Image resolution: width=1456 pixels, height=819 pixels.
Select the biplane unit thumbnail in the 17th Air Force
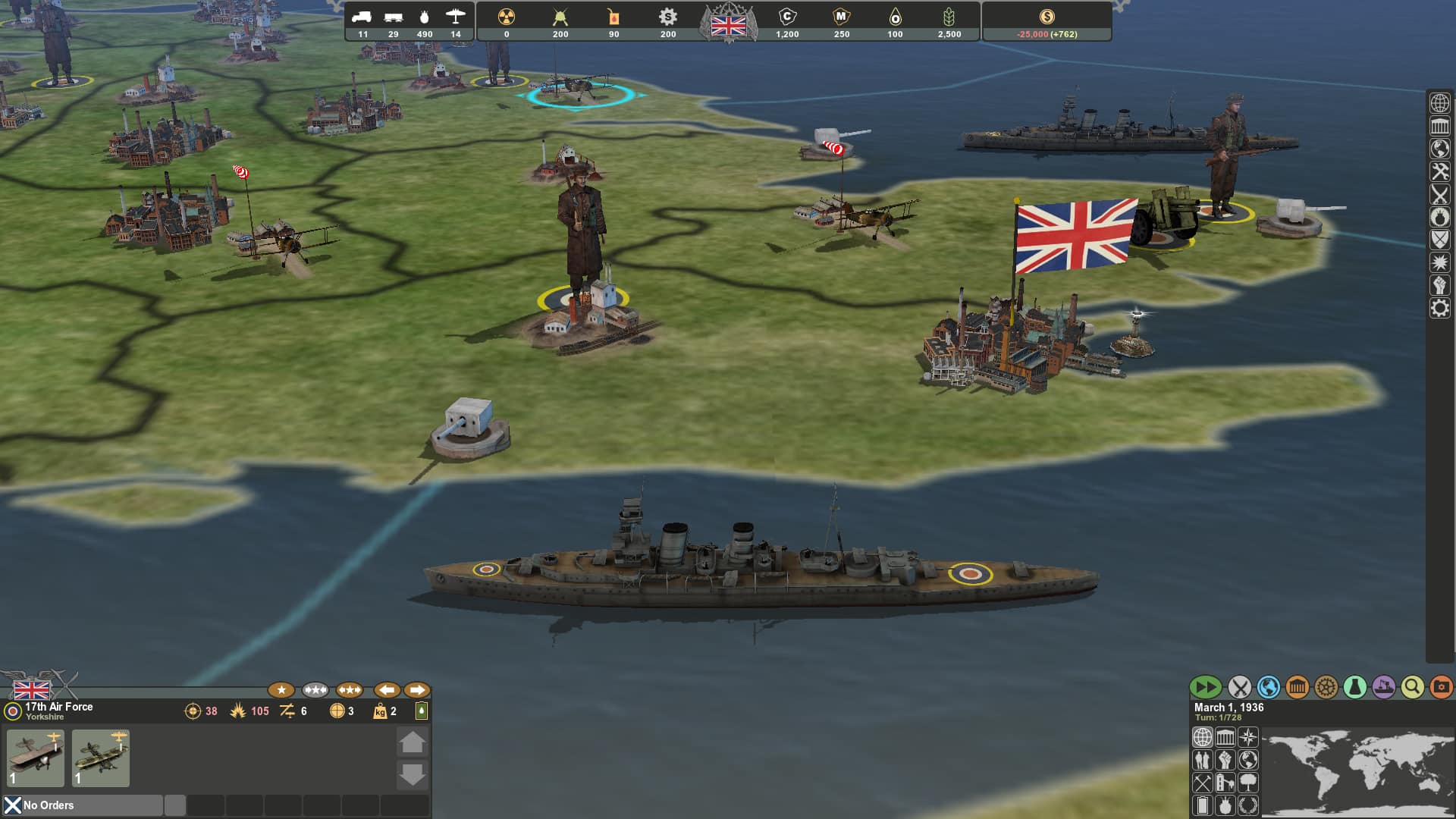pyautogui.click(x=35, y=758)
